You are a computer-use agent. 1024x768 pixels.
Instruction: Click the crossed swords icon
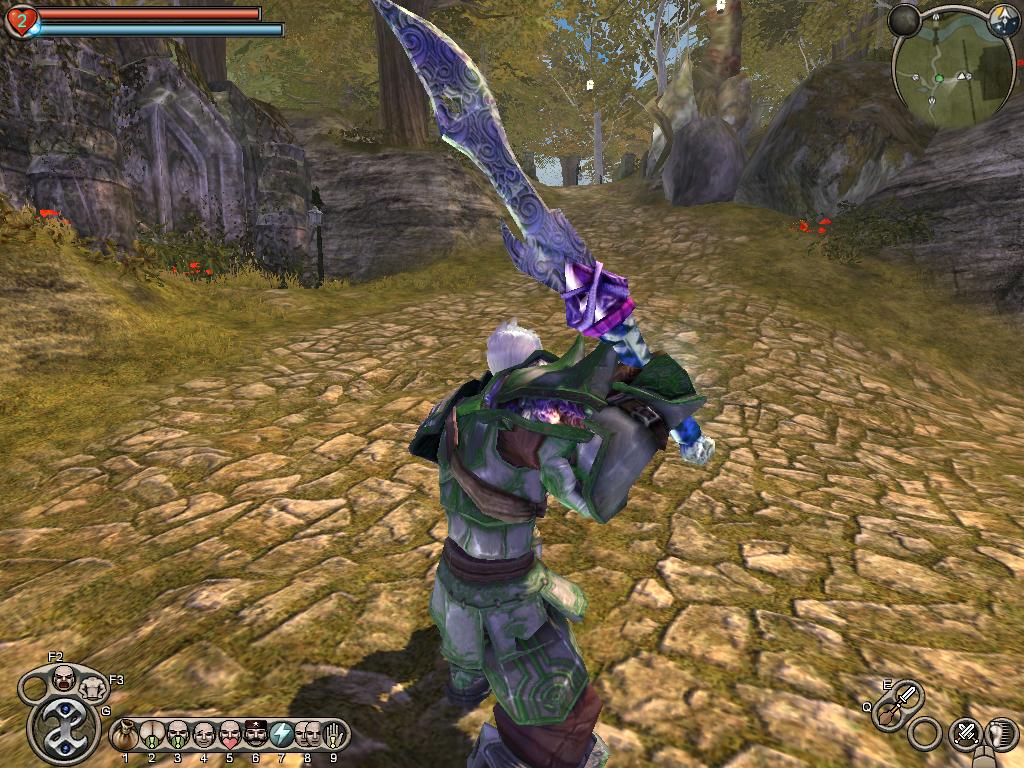tap(966, 733)
